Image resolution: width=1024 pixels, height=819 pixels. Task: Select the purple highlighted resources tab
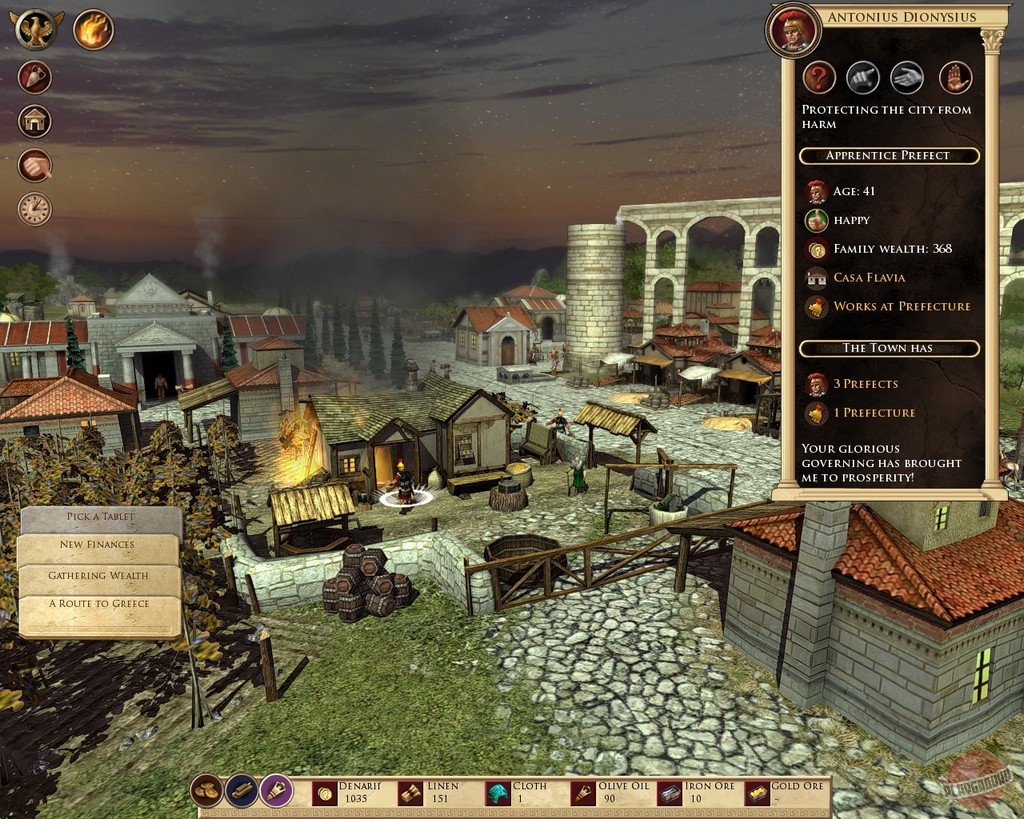(x=277, y=791)
